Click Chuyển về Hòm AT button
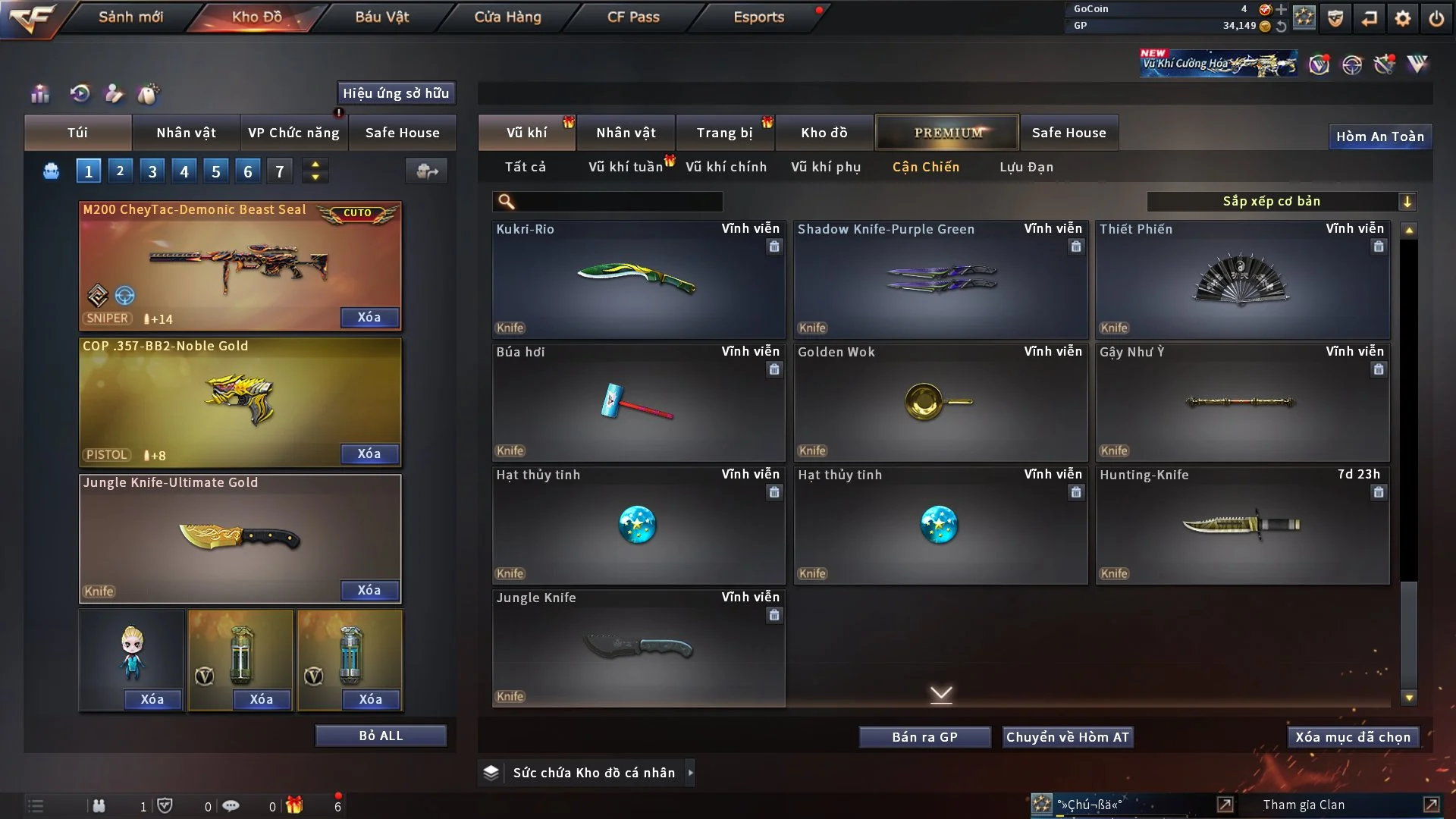Screen dimensions: 1456x819 (1068, 737)
